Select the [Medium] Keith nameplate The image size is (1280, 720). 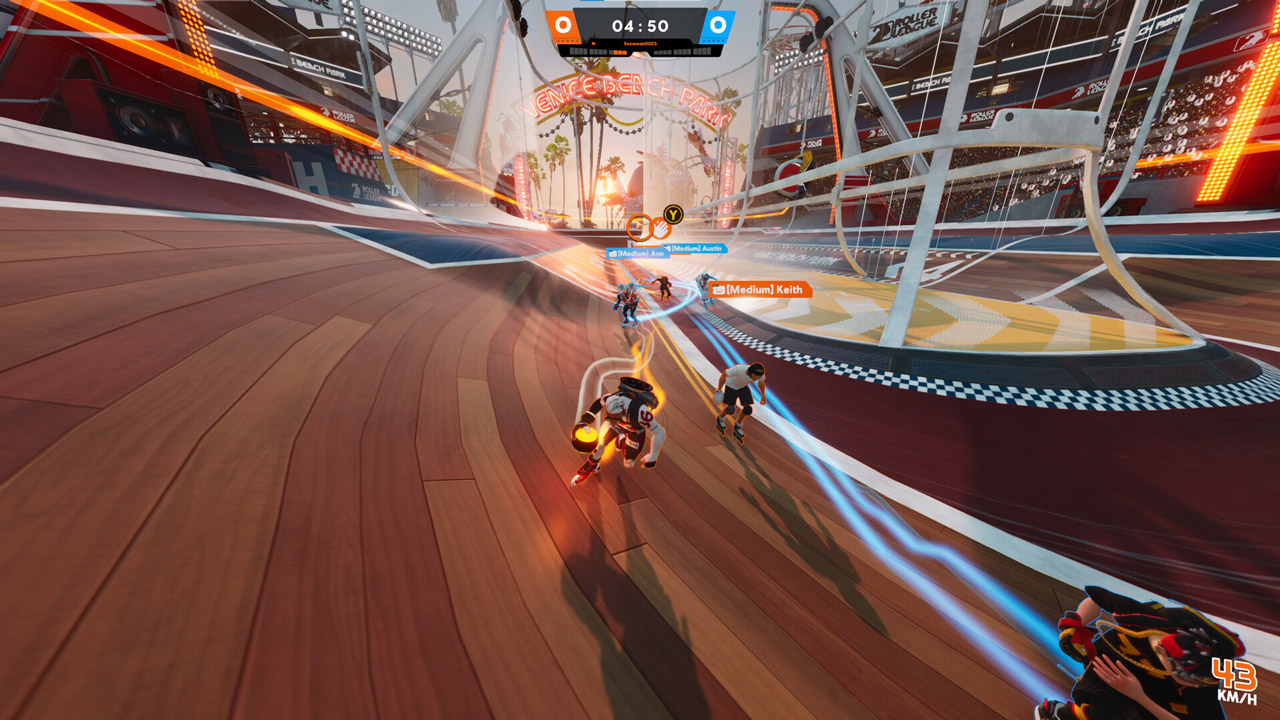point(763,289)
